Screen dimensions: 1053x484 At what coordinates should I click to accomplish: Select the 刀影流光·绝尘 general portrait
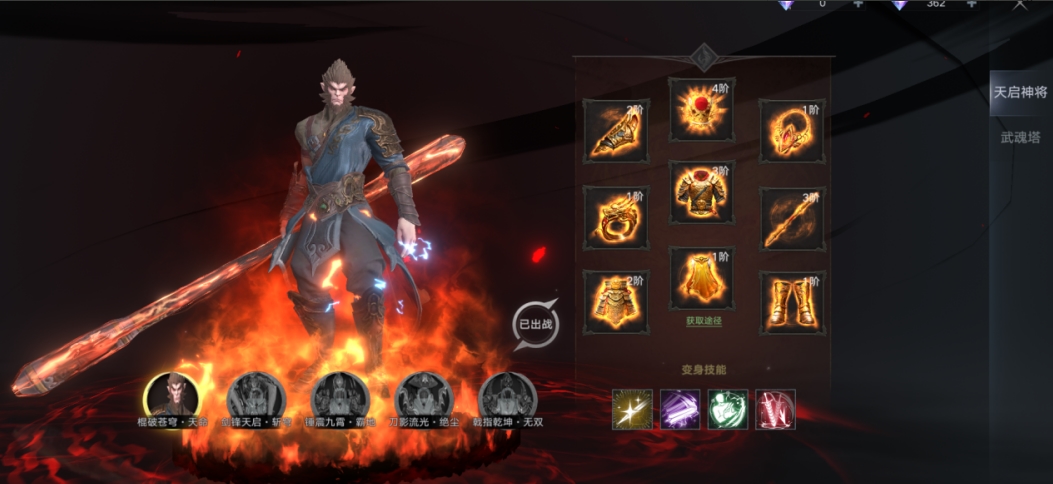[x=421, y=395]
